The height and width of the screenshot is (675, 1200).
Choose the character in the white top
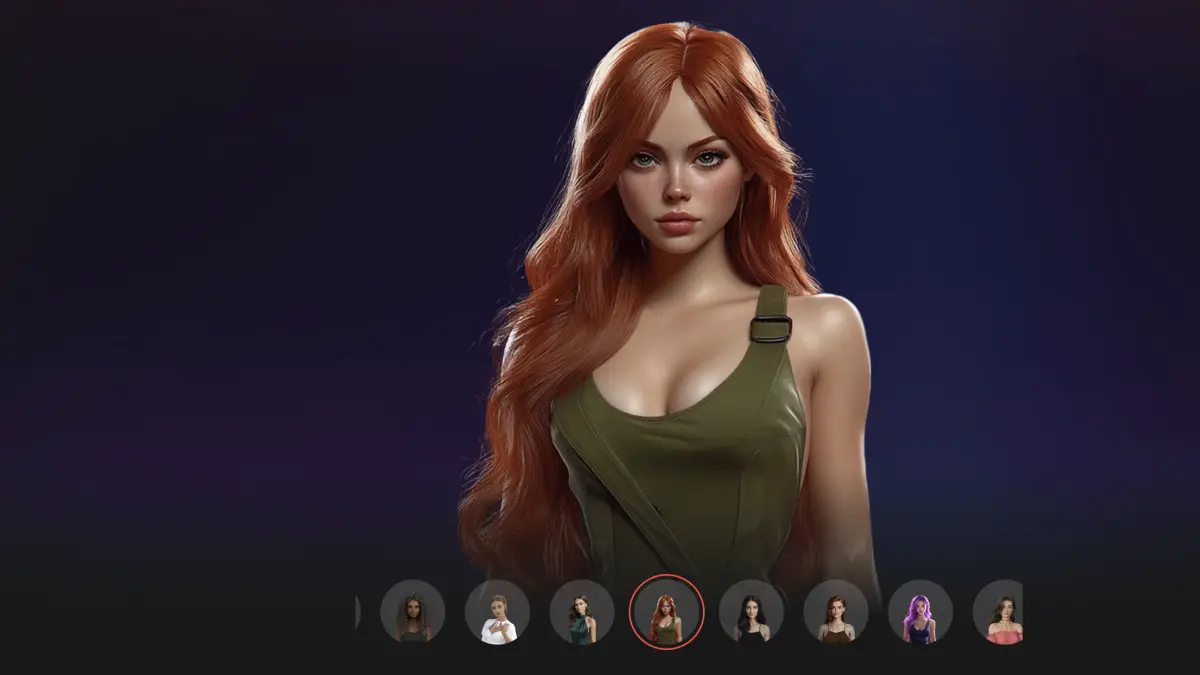coord(497,612)
